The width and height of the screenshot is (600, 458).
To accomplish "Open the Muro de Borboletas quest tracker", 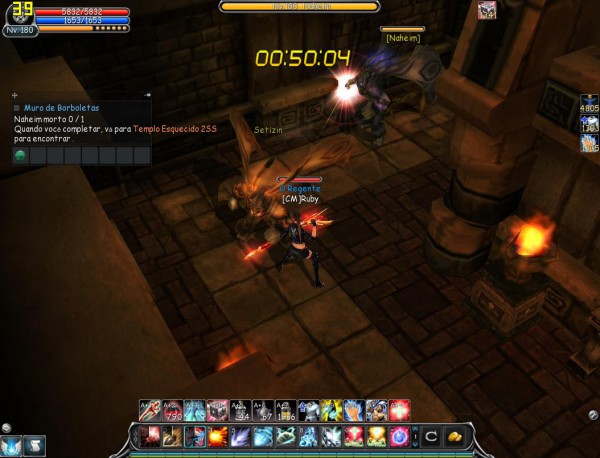I will click(57, 107).
